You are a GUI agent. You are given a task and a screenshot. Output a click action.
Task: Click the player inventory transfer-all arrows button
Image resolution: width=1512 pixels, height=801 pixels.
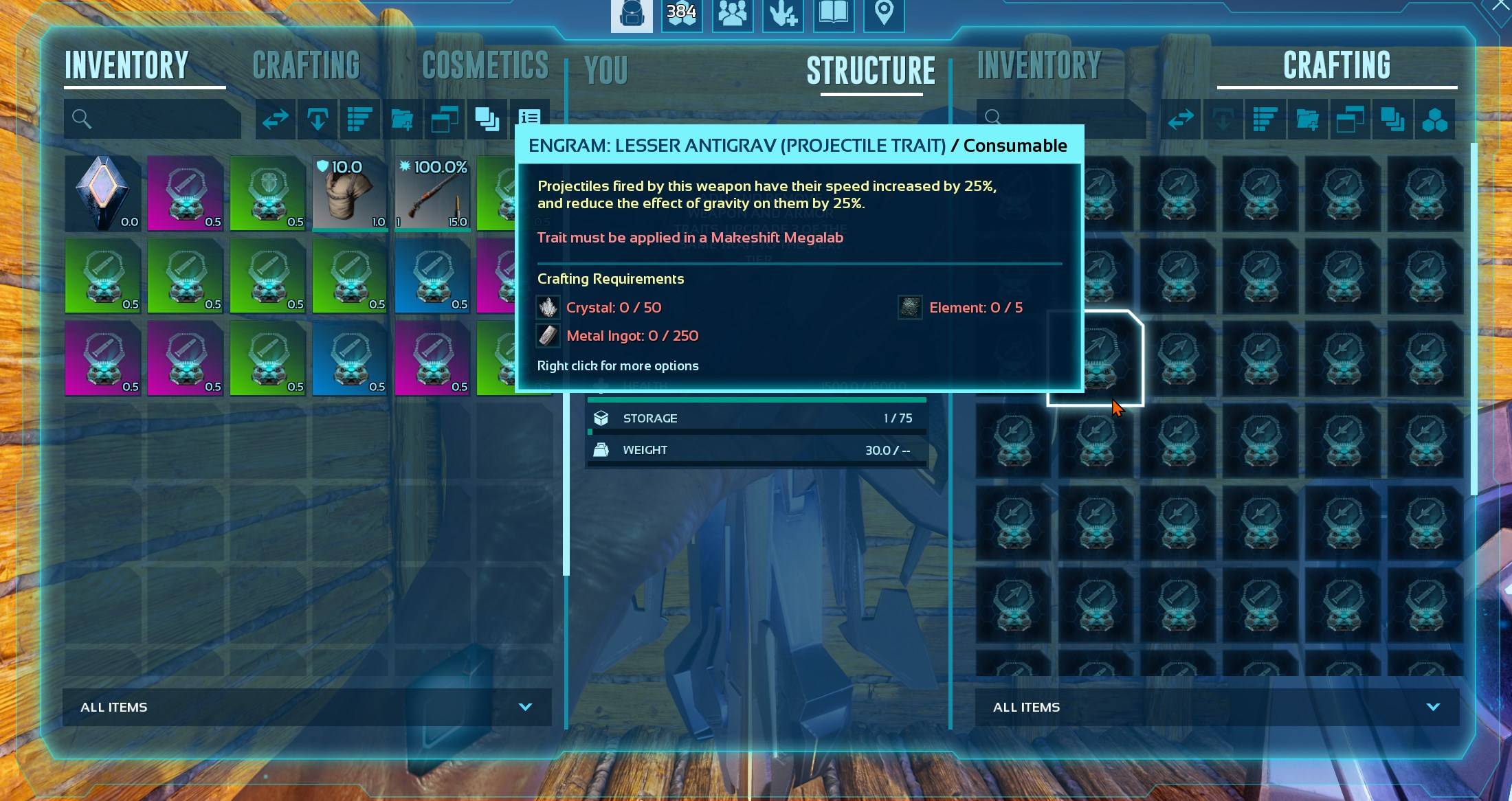tap(275, 120)
